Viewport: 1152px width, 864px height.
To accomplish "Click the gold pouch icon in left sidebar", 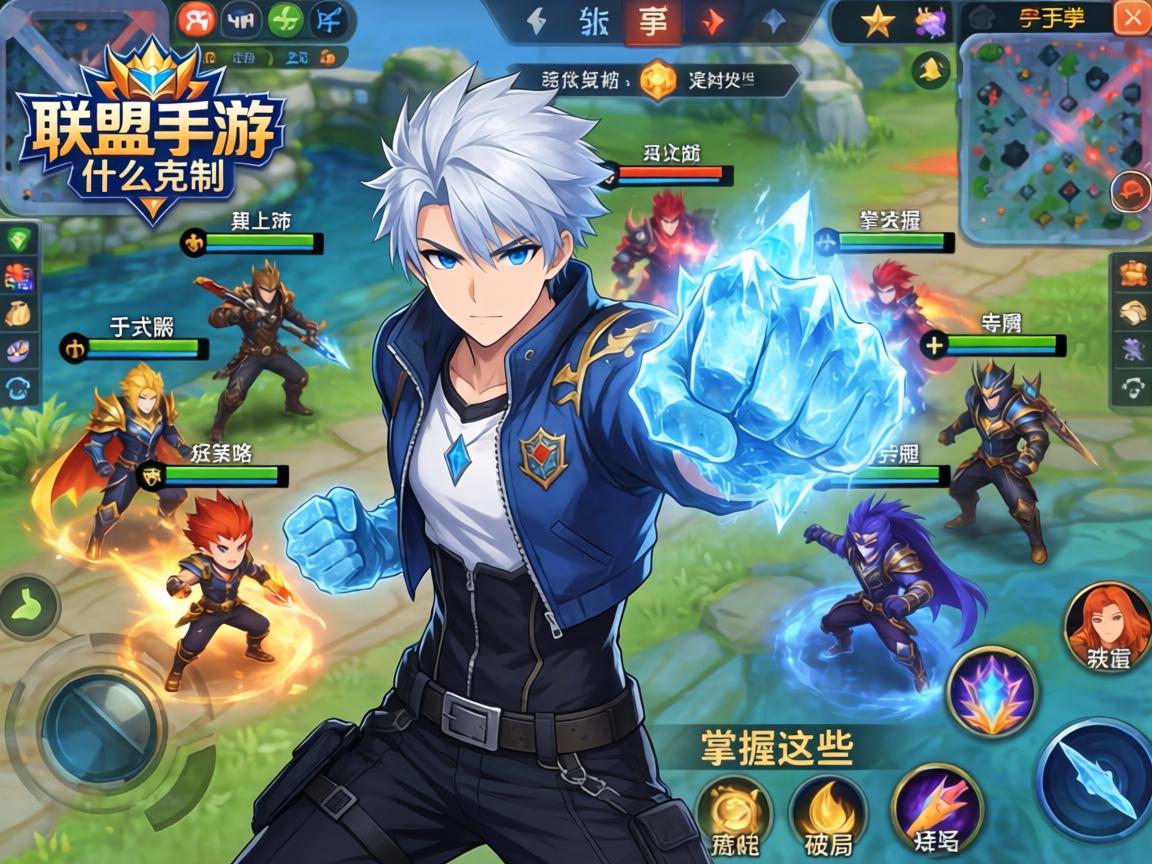I will (x=20, y=313).
